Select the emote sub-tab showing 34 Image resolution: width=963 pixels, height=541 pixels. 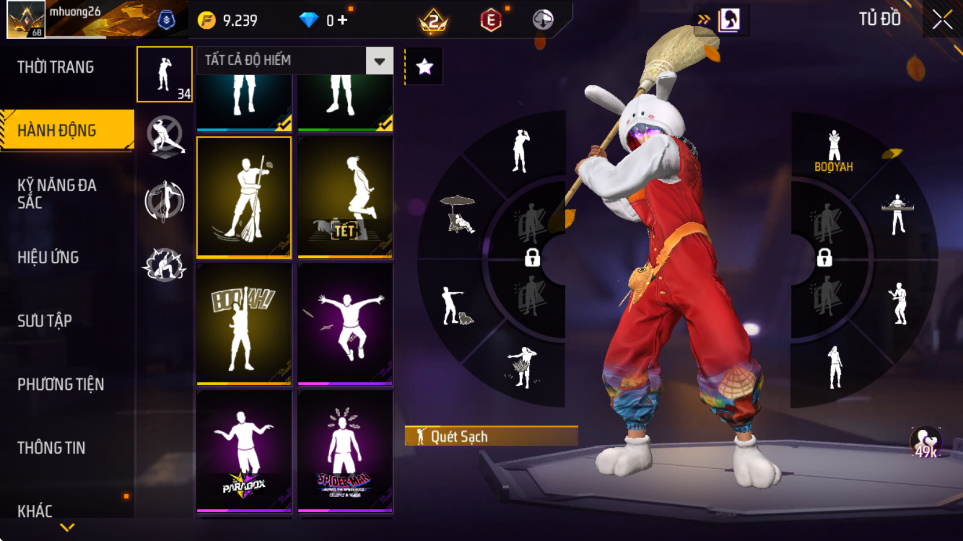point(165,74)
